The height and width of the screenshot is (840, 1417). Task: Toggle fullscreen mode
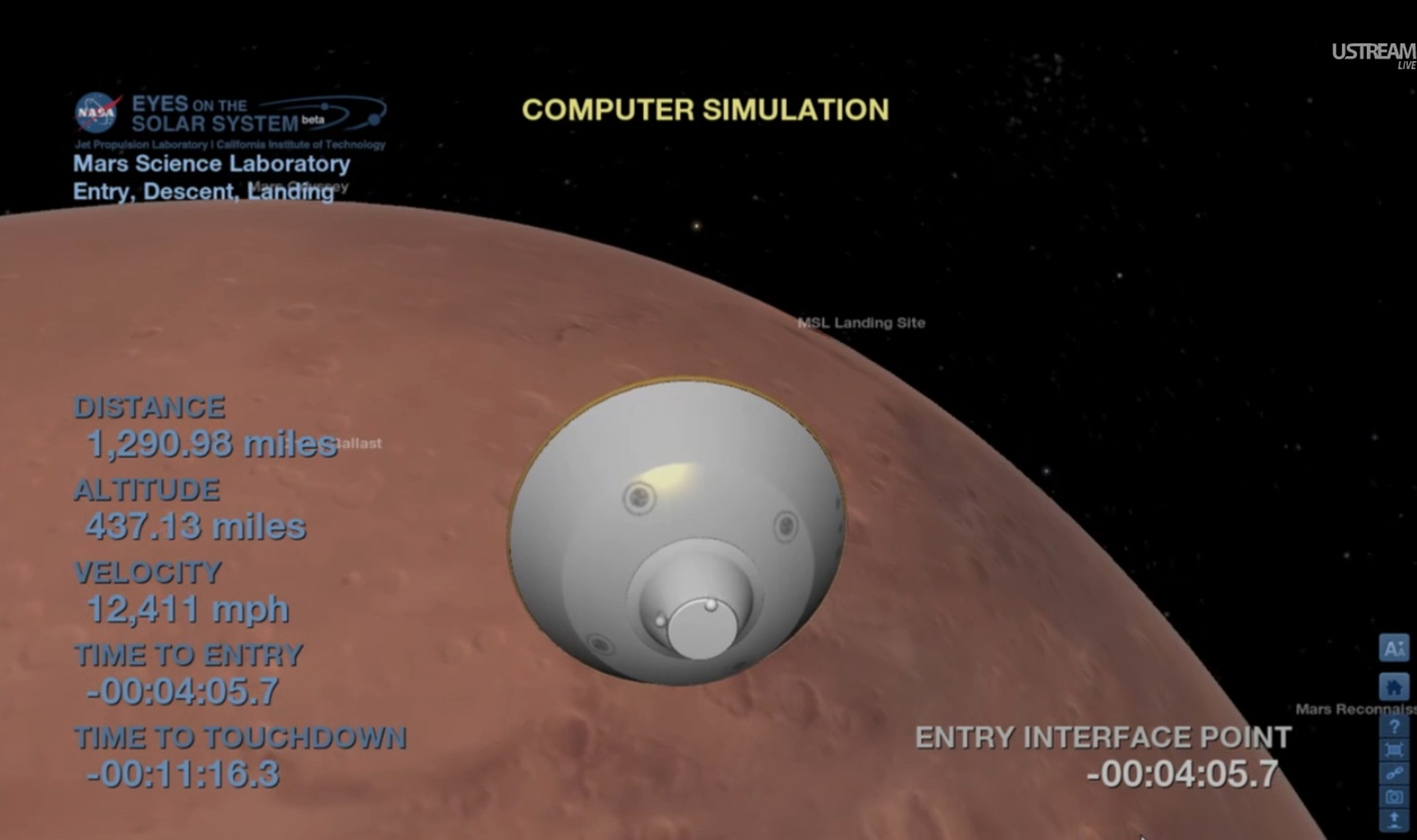(x=1393, y=750)
